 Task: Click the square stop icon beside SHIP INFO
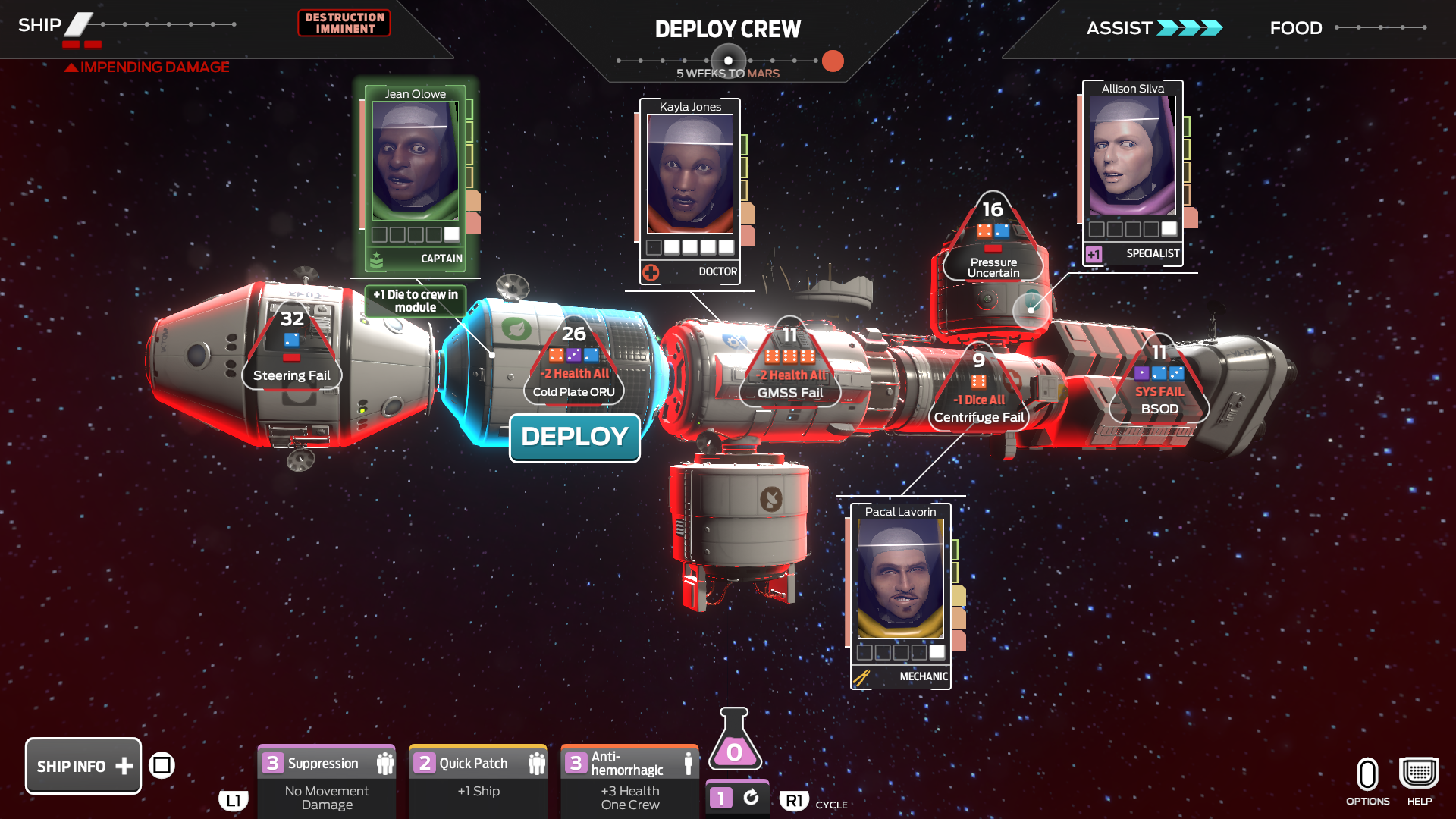(x=162, y=766)
